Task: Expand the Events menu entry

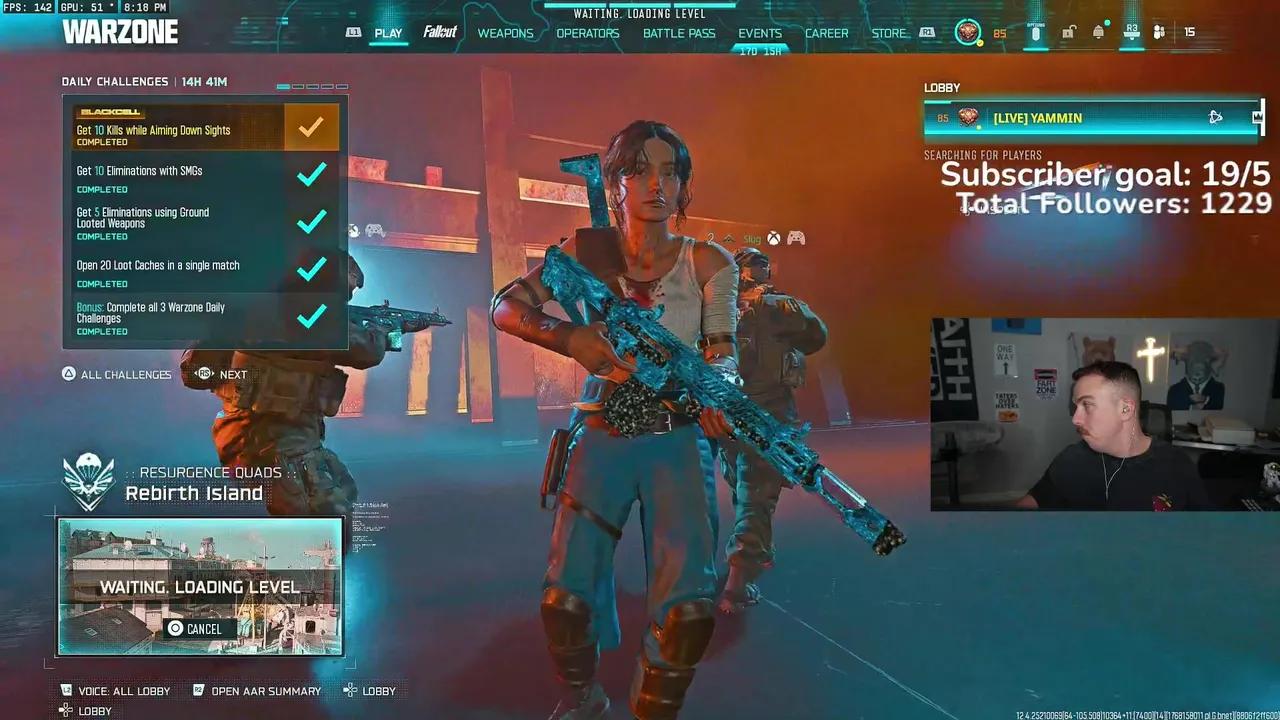Action: tap(760, 33)
